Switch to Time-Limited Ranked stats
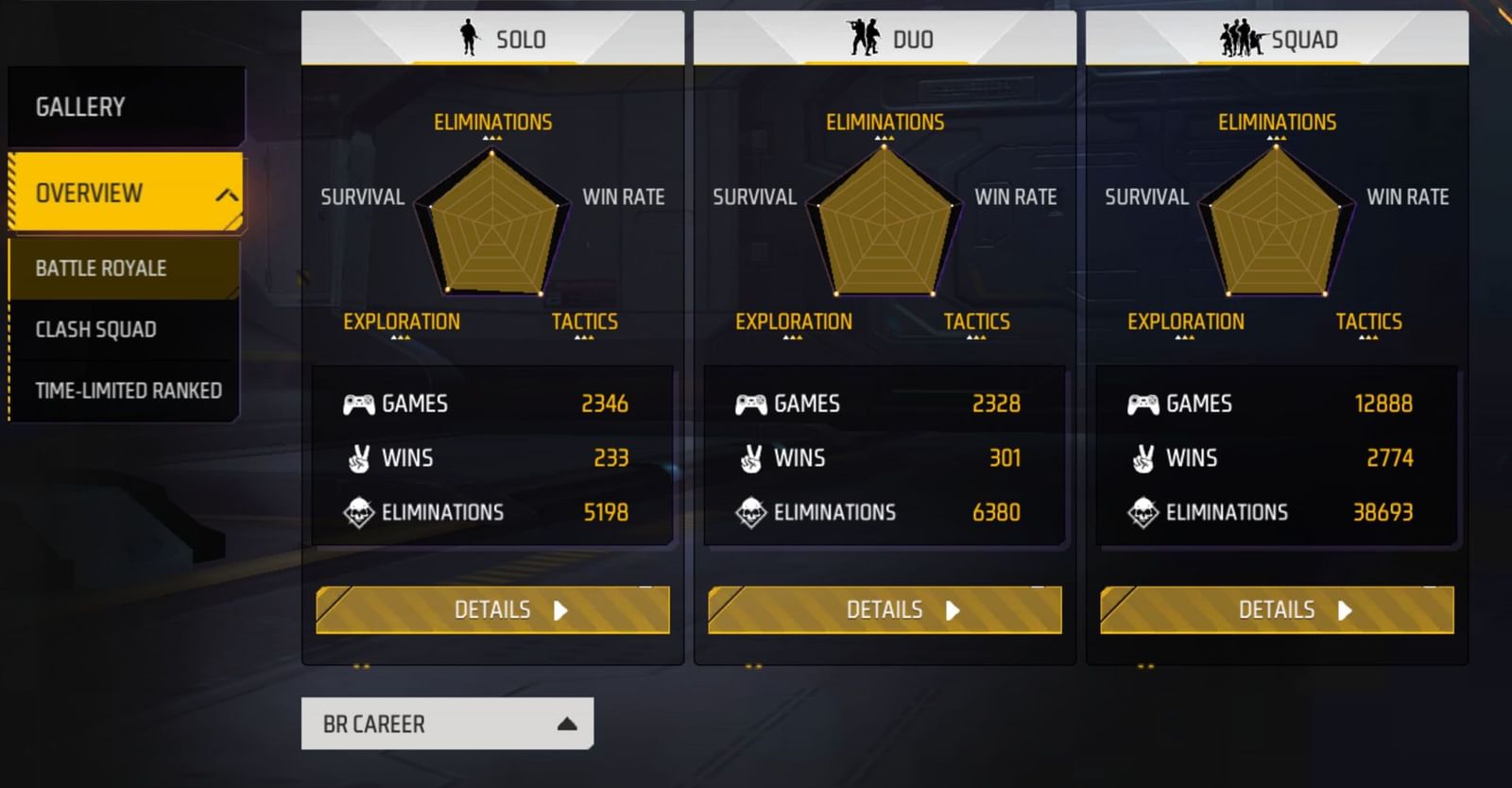The height and width of the screenshot is (788, 1512). coord(129,390)
